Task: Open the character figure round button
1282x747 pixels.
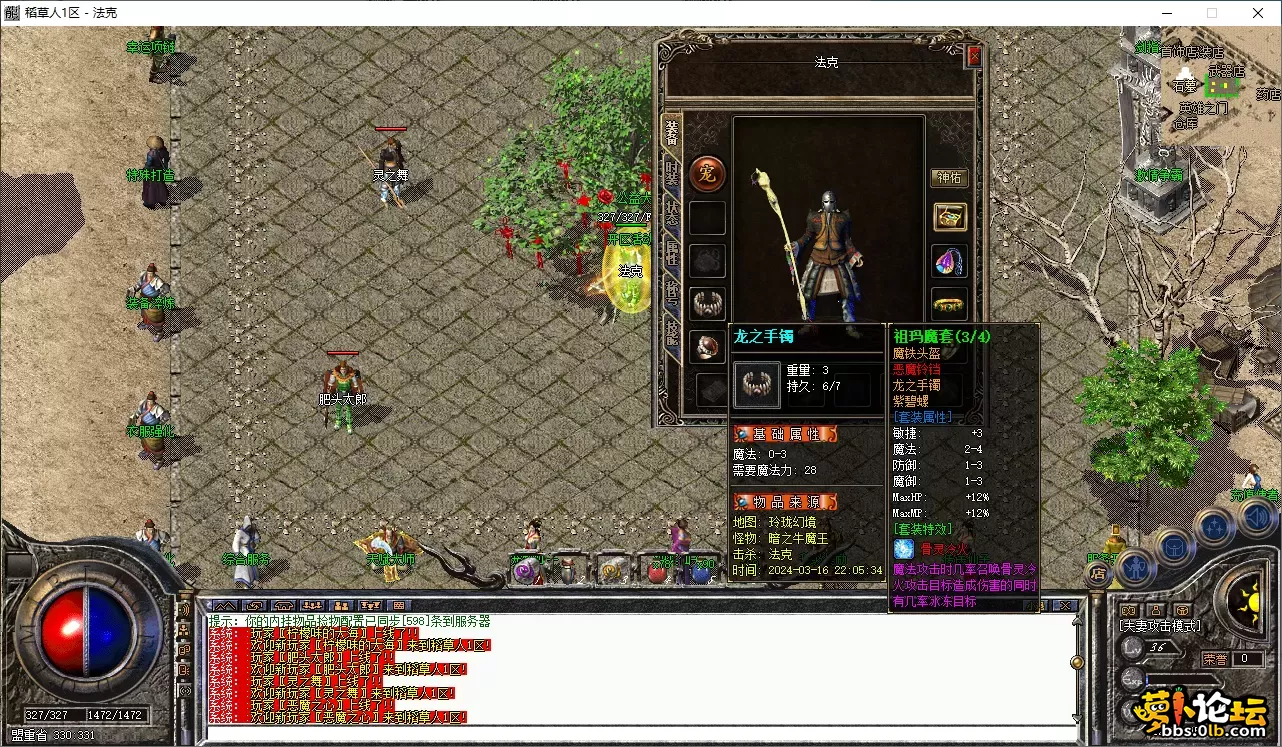Action: click(x=1136, y=566)
